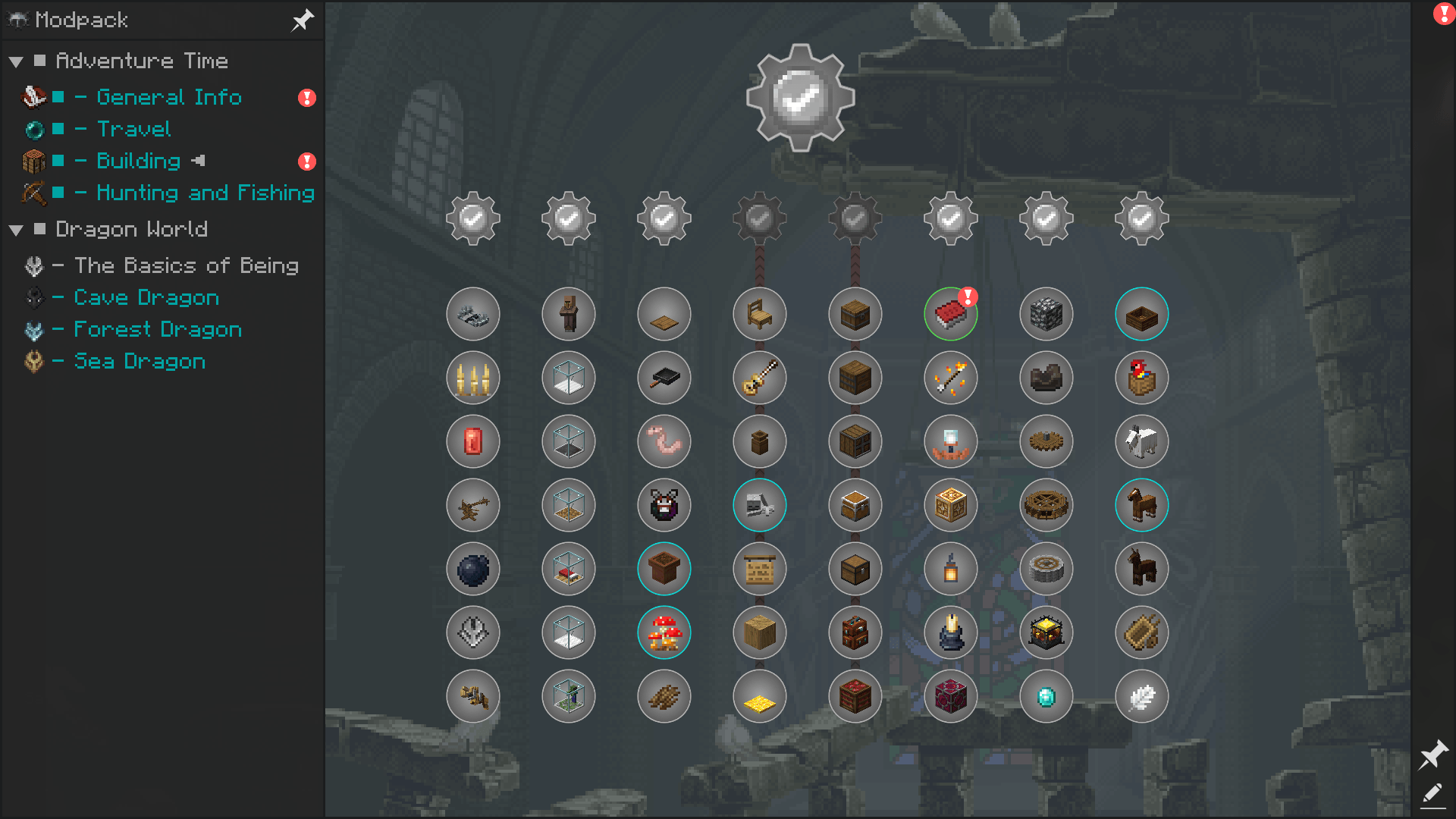Select the red mushrooms quest icon
This screenshot has height=819, width=1456.
(x=664, y=632)
